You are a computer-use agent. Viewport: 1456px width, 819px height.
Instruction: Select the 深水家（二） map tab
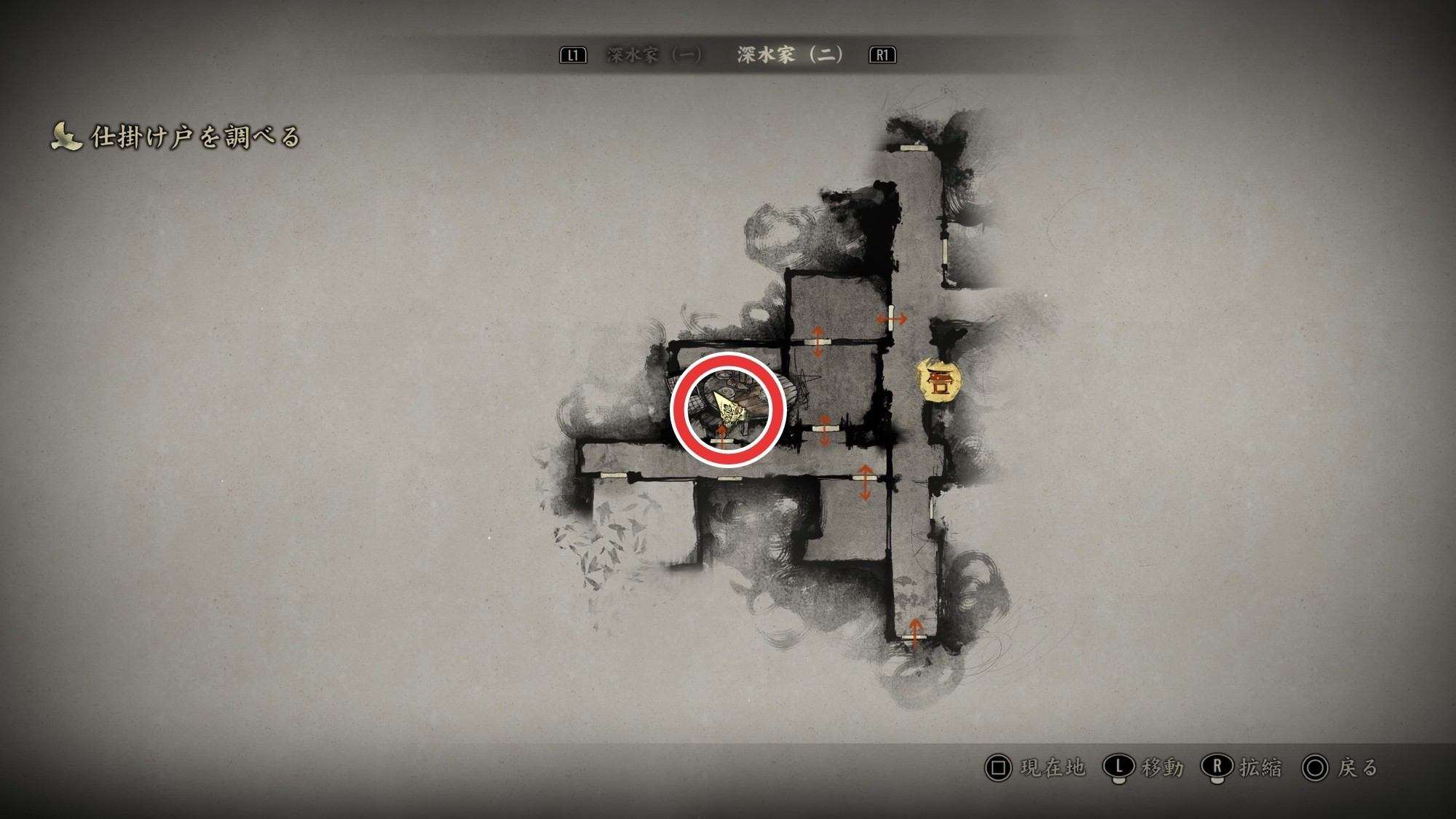click(x=790, y=55)
